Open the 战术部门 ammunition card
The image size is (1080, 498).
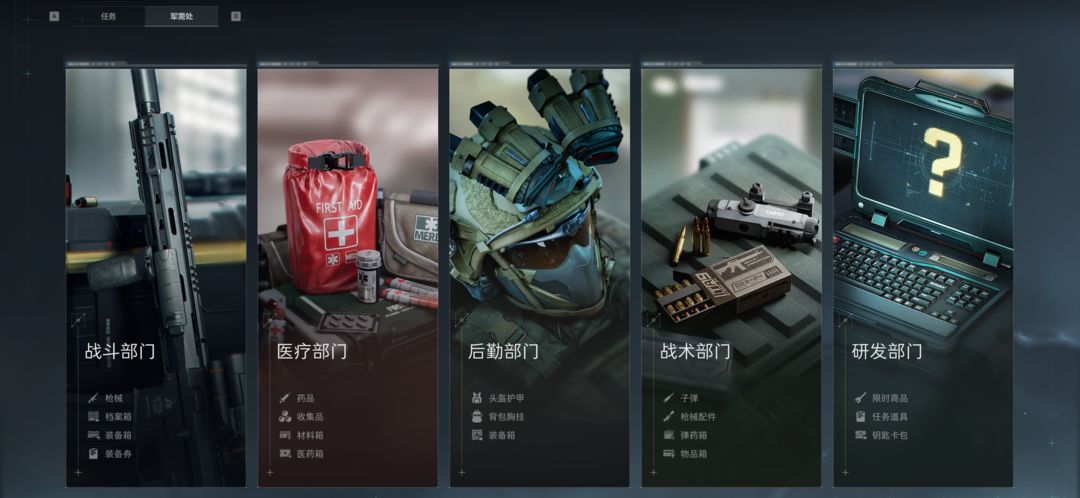(732, 277)
